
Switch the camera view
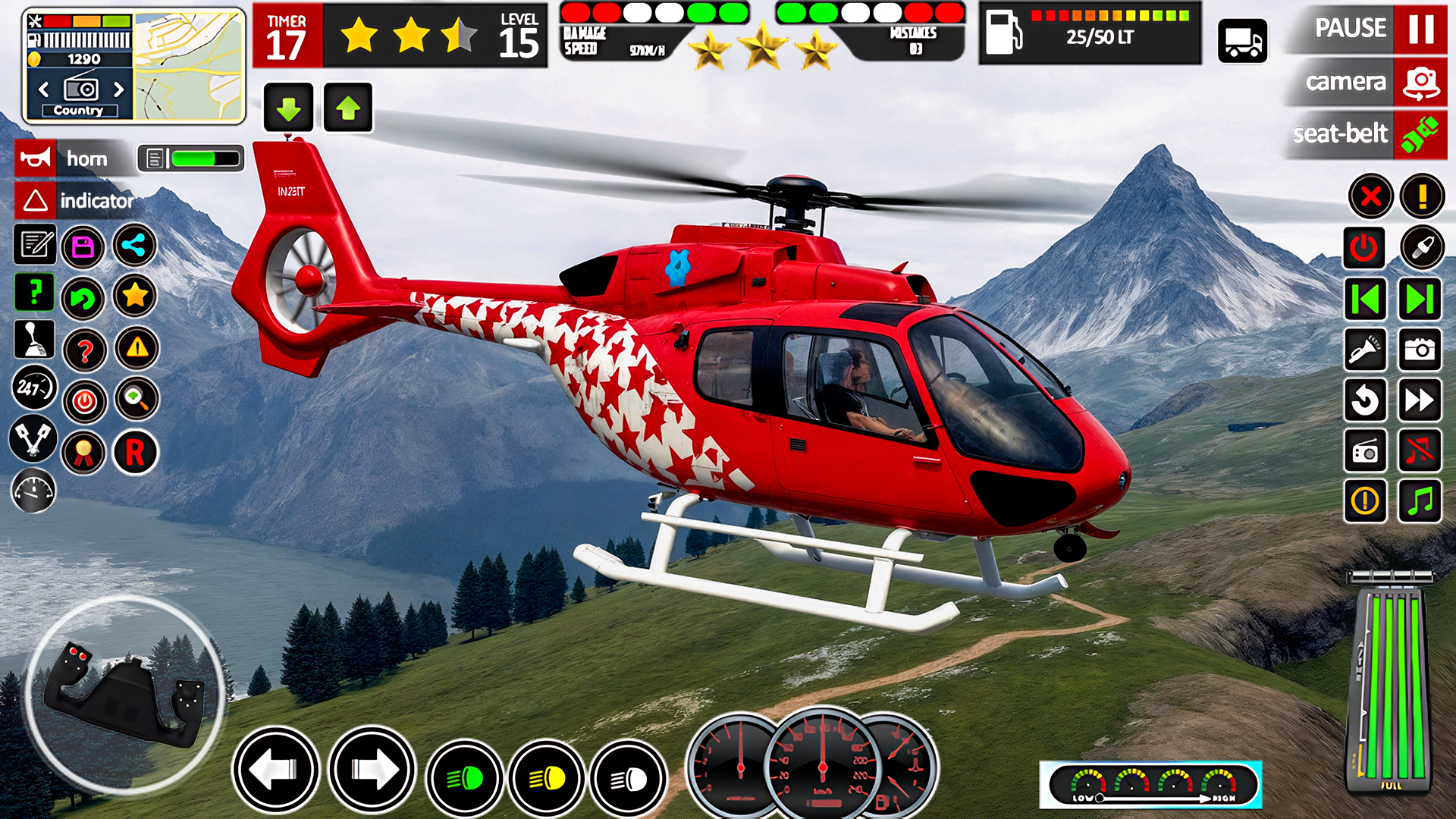[1420, 82]
